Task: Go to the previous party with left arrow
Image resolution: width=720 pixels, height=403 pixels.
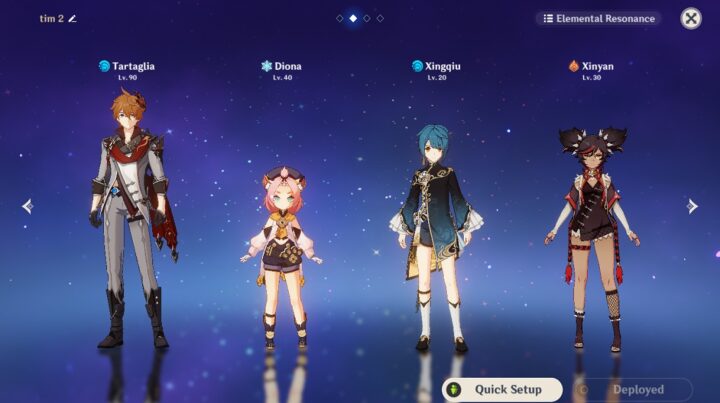Action: pyautogui.click(x=27, y=206)
